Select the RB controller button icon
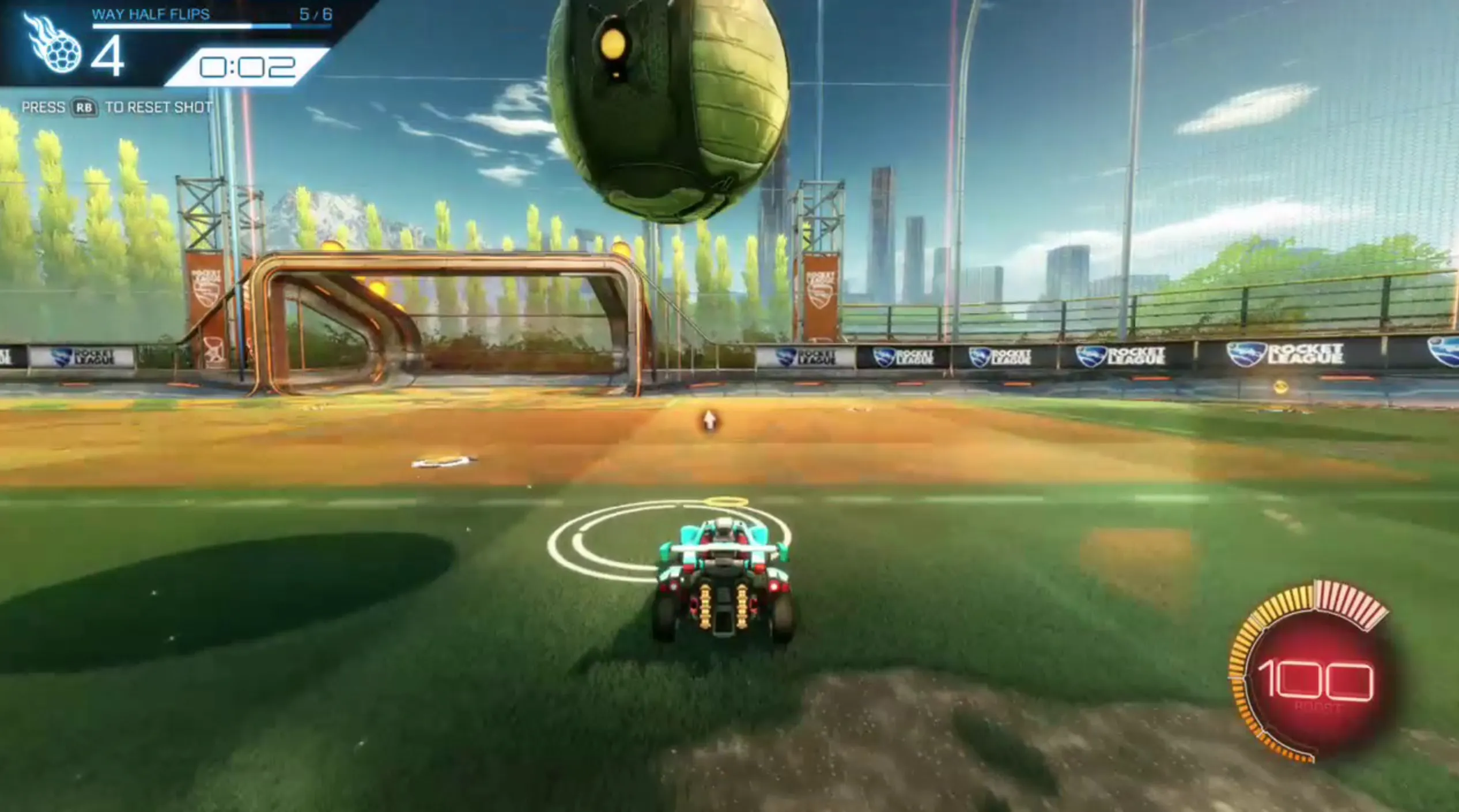Screen dimensions: 1459x812 point(82,107)
